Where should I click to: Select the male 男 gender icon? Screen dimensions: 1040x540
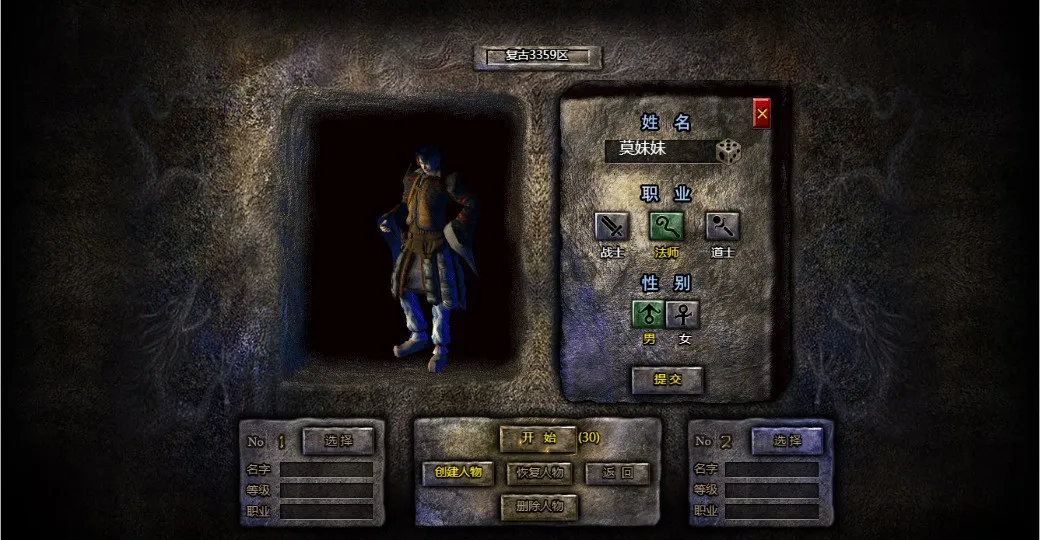click(x=649, y=315)
